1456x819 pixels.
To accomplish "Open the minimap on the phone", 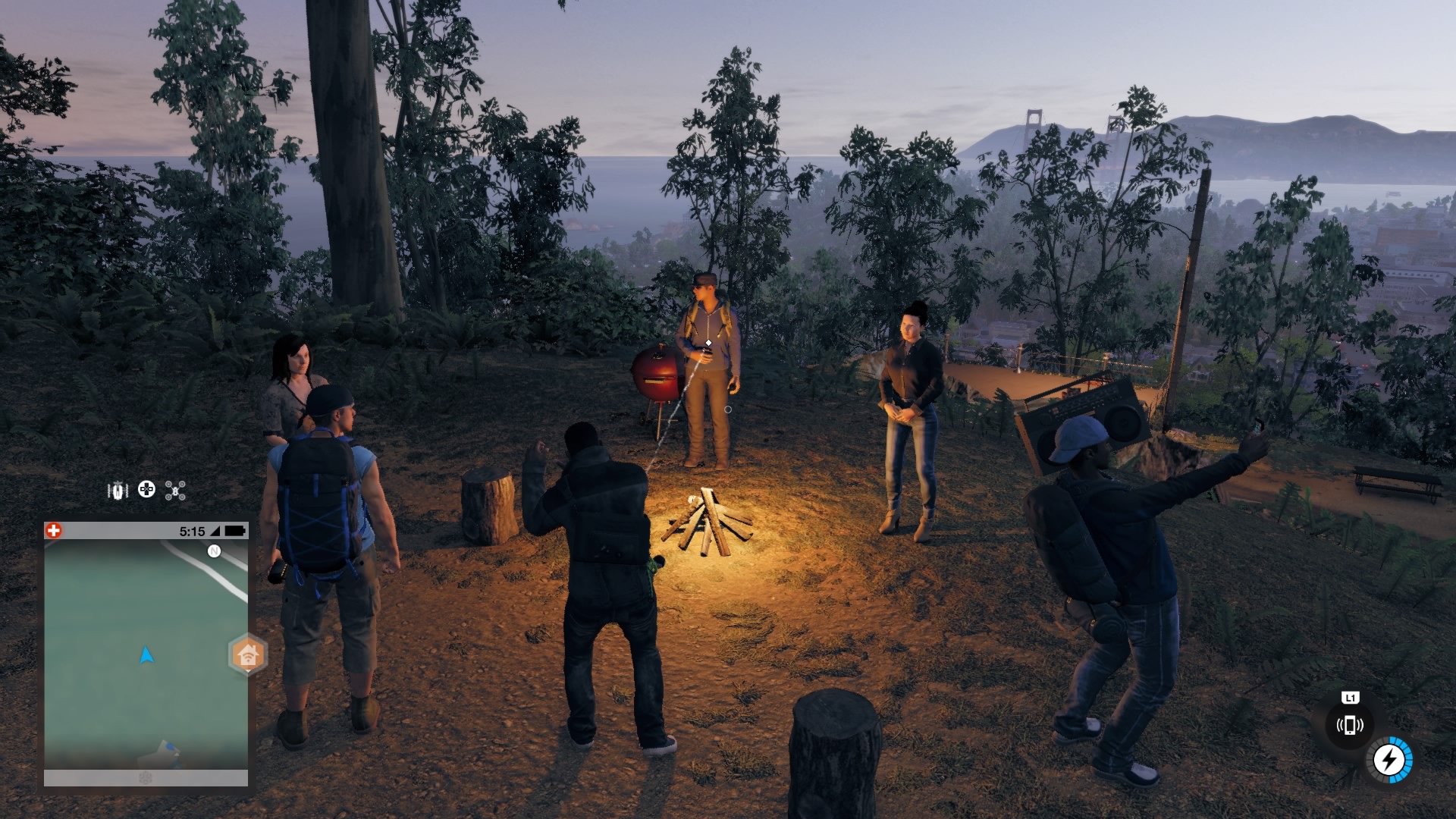I will [146, 652].
